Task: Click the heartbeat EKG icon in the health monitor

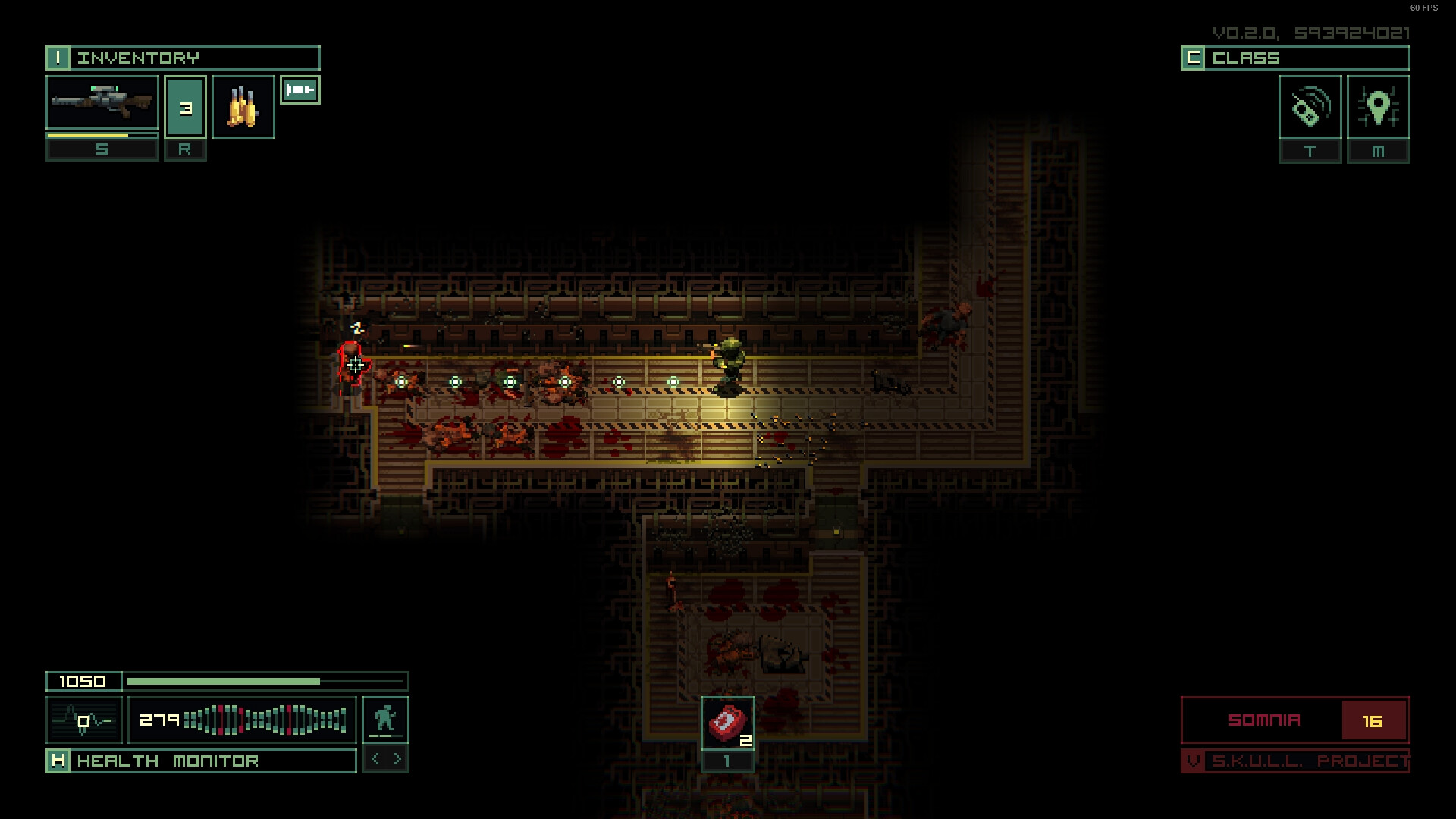Action: point(83,717)
